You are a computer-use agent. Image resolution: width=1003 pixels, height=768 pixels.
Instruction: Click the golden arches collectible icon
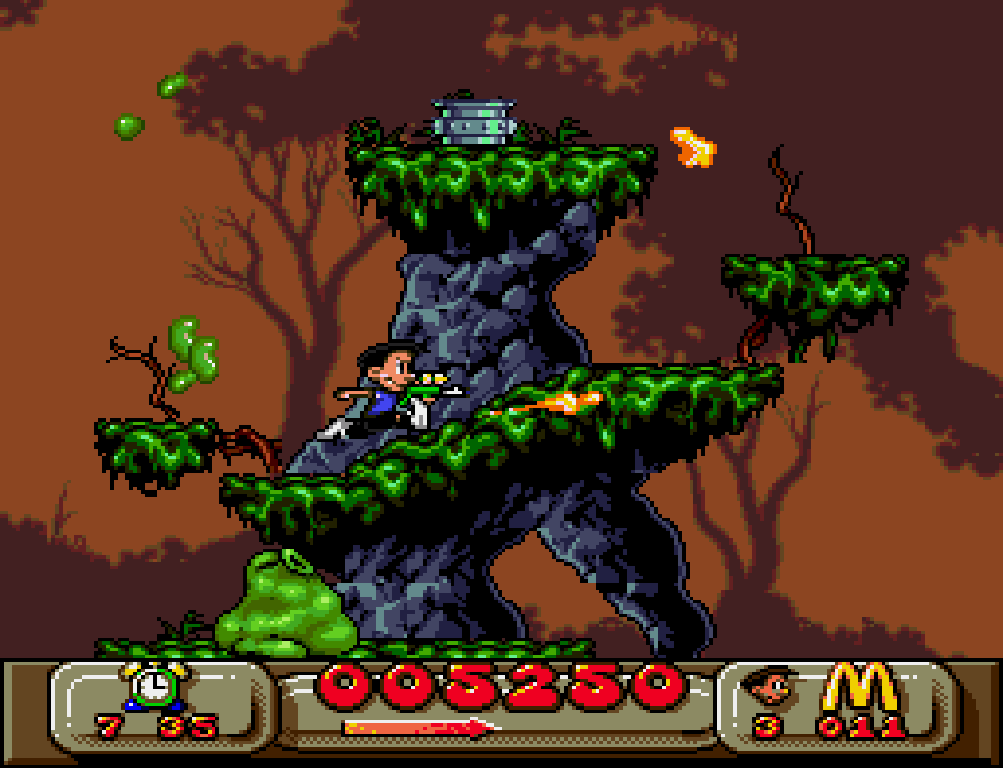(x=861, y=687)
